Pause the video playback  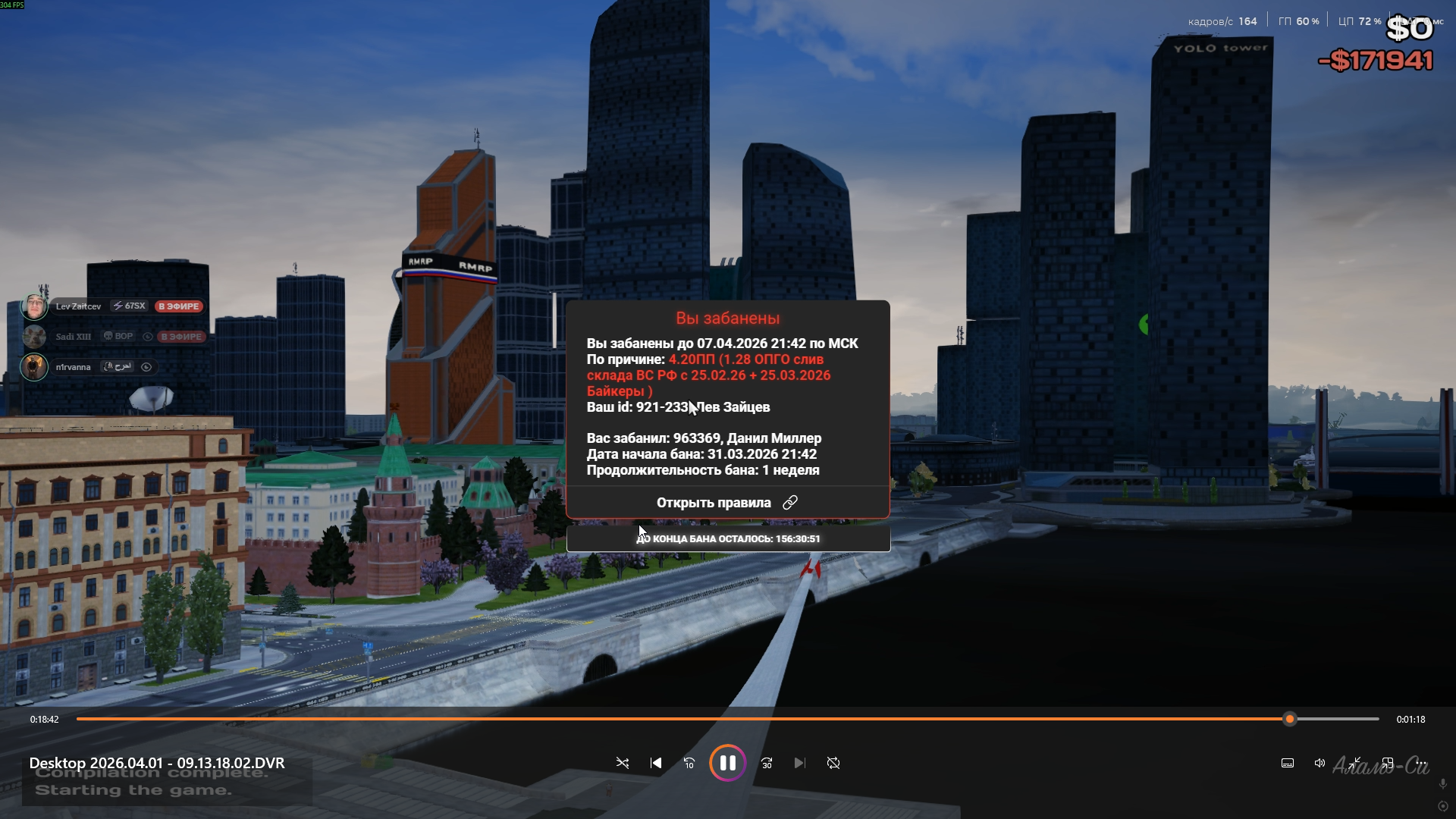[727, 763]
